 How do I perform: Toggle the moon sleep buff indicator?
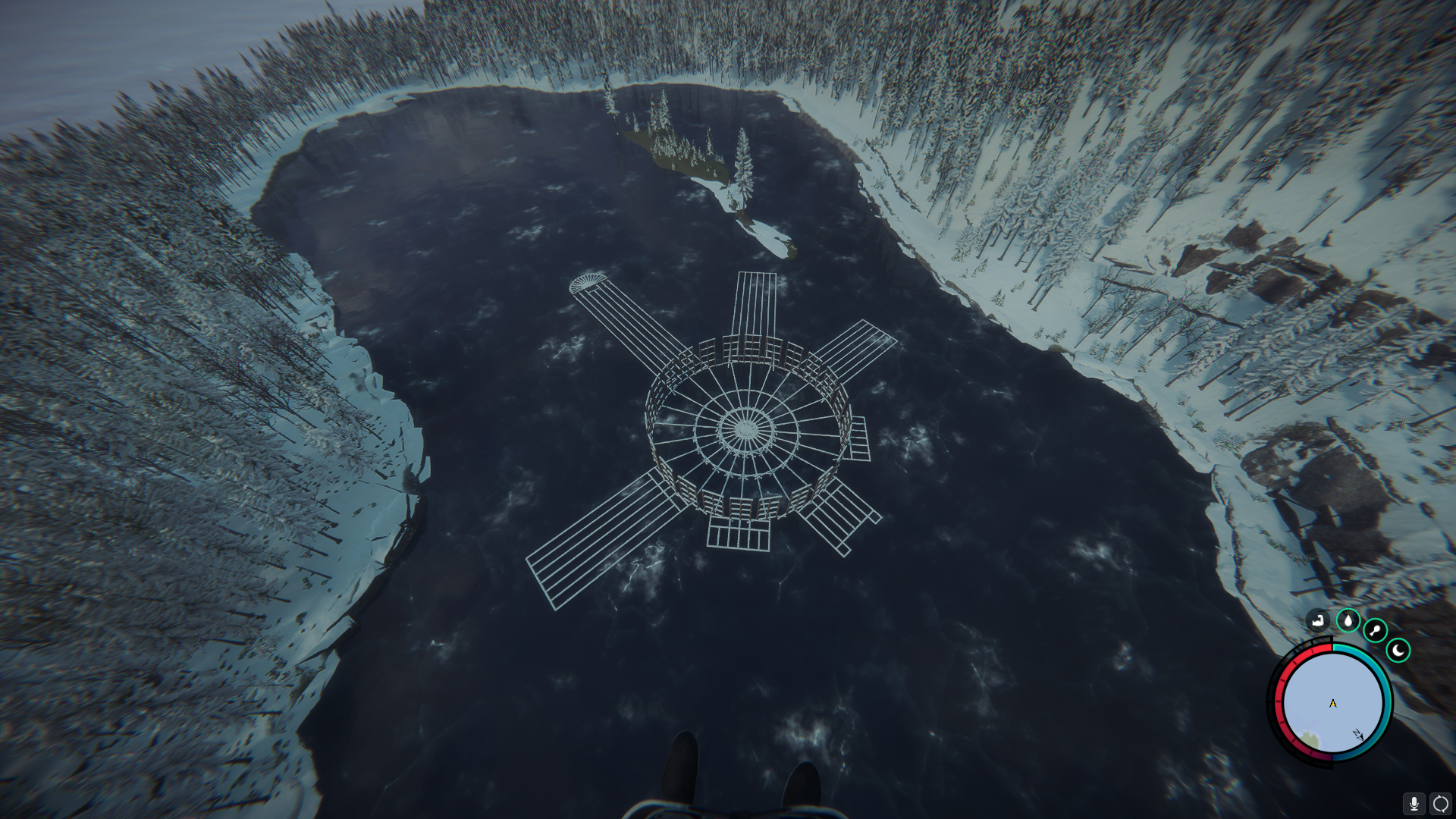click(x=1398, y=651)
